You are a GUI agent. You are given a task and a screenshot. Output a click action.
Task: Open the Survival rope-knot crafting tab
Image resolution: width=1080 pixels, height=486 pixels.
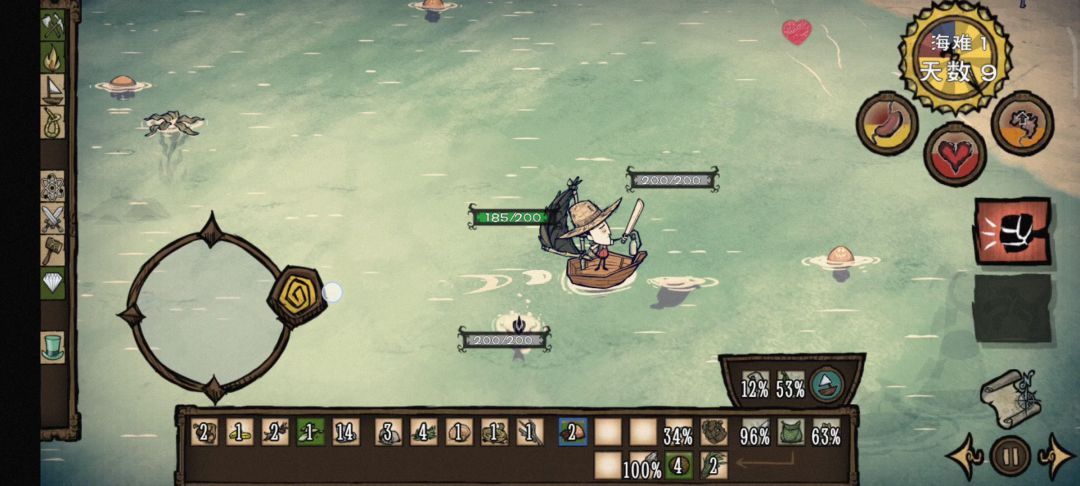click(52, 122)
